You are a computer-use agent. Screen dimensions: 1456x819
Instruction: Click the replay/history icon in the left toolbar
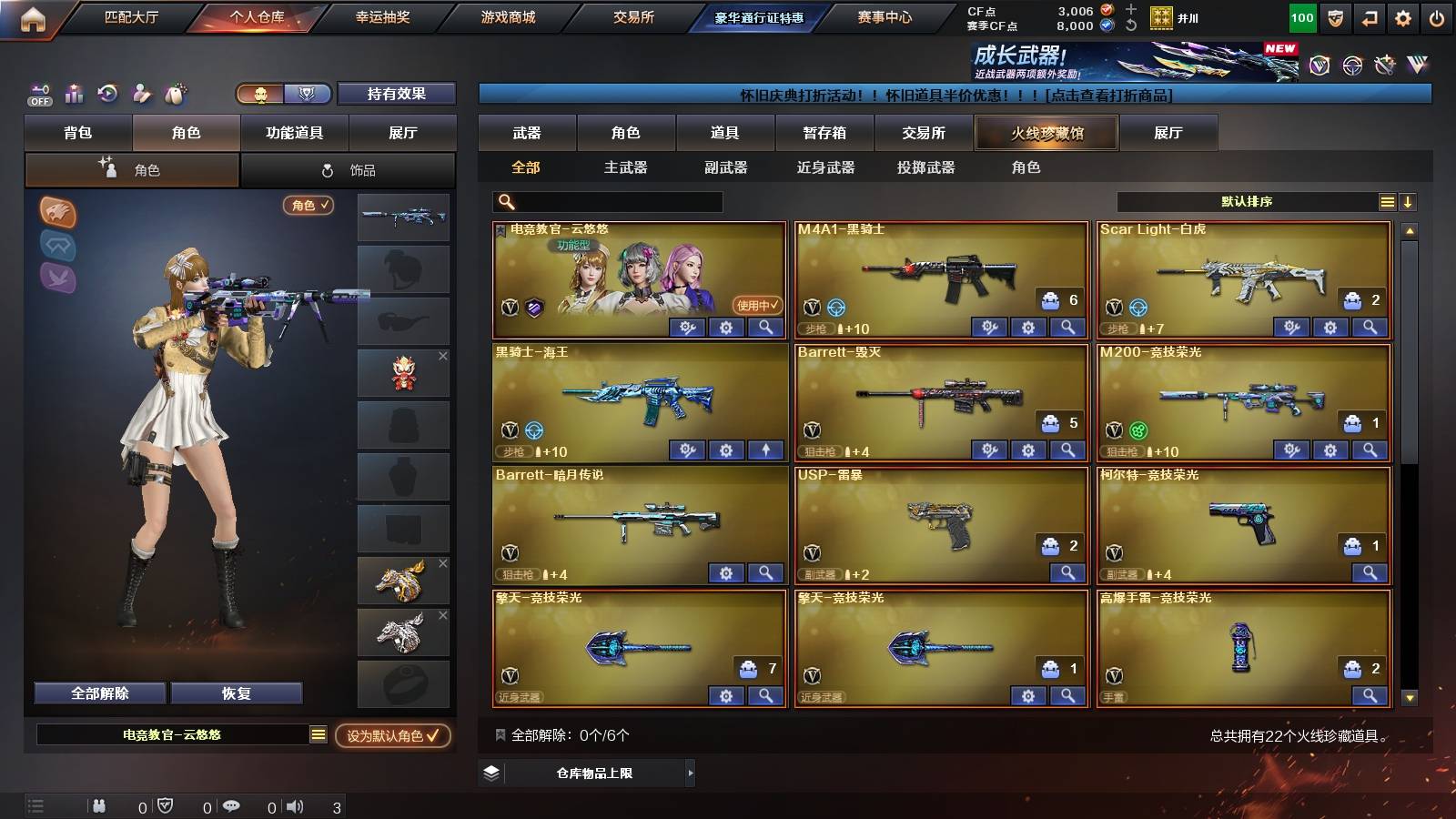click(106, 93)
